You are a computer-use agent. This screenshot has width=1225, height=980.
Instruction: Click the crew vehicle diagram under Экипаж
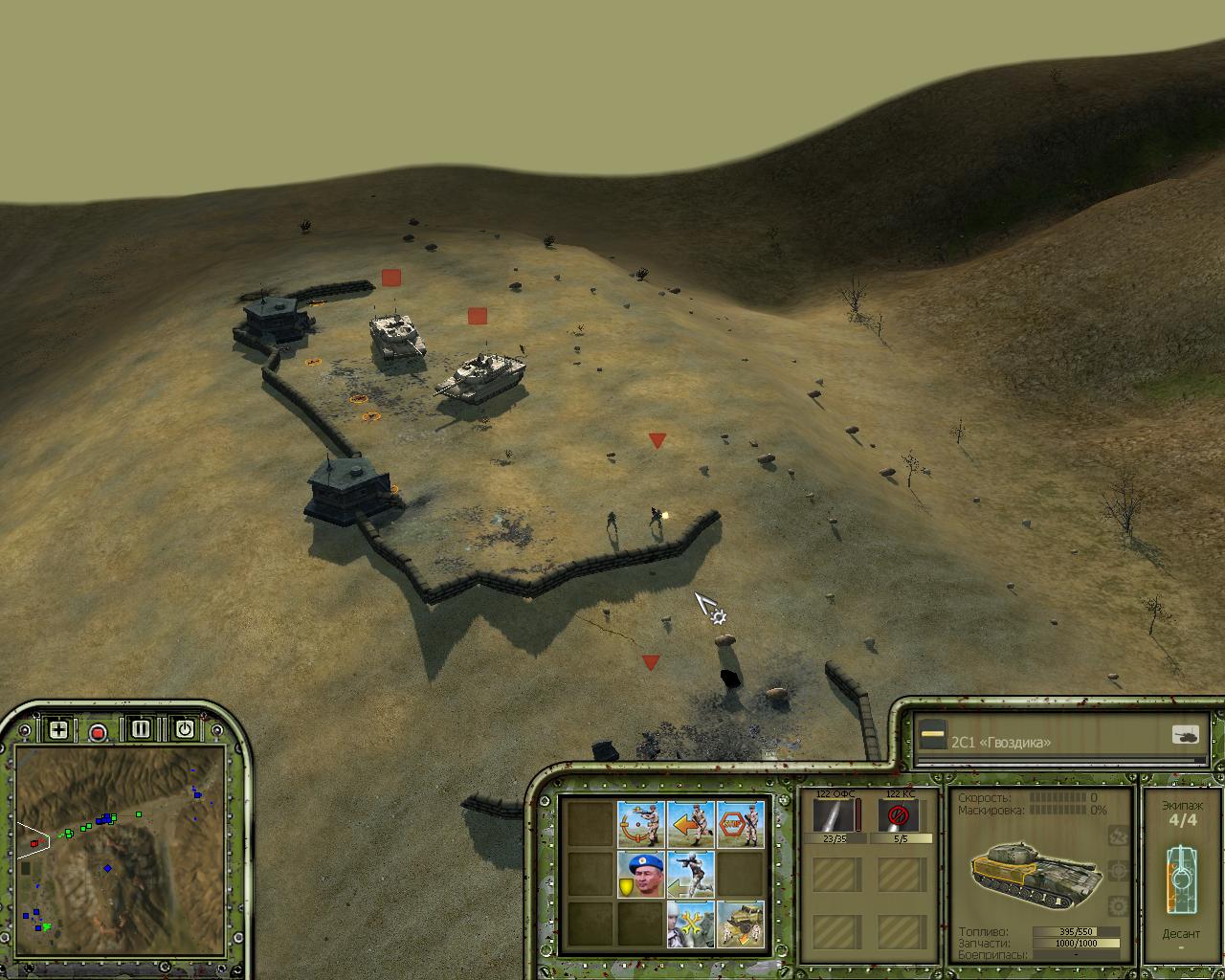coord(1181,879)
